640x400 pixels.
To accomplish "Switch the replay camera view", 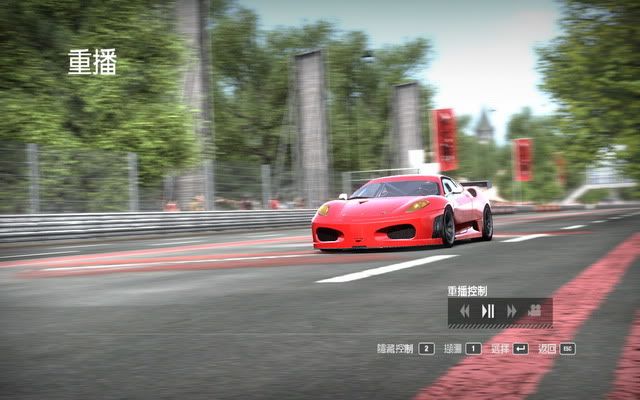I will coord(535,311).
